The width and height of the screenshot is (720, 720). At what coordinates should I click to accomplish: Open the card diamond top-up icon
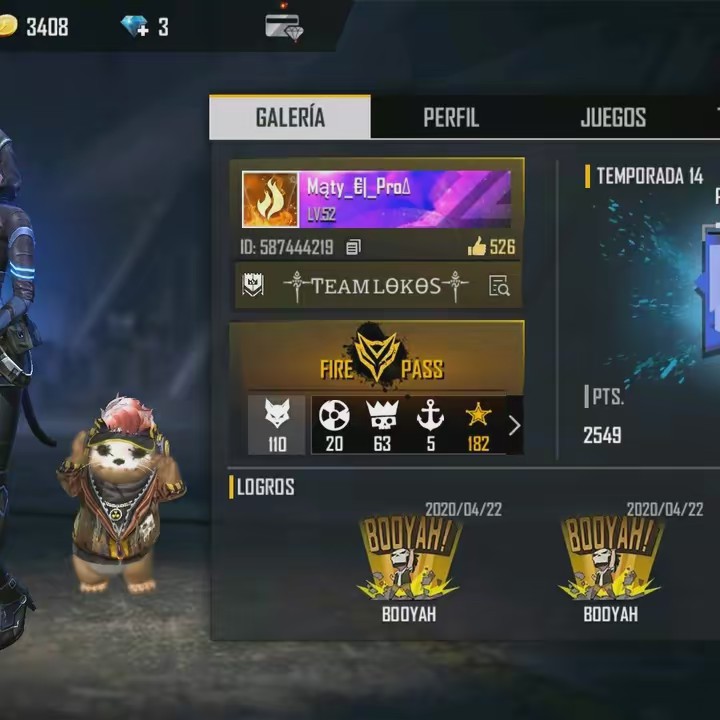(284, 27)
